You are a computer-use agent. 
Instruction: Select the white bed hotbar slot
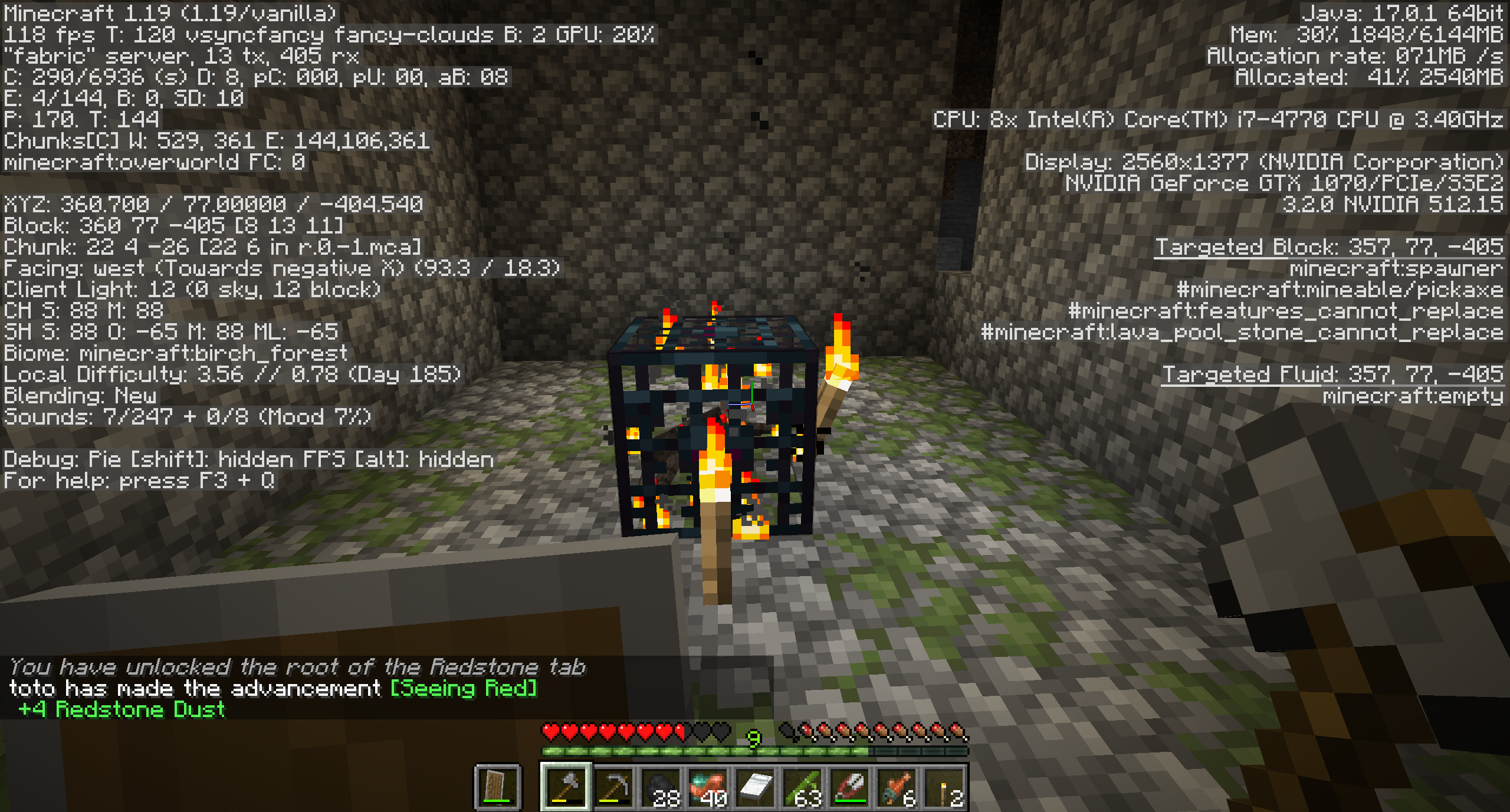[755, 787]
